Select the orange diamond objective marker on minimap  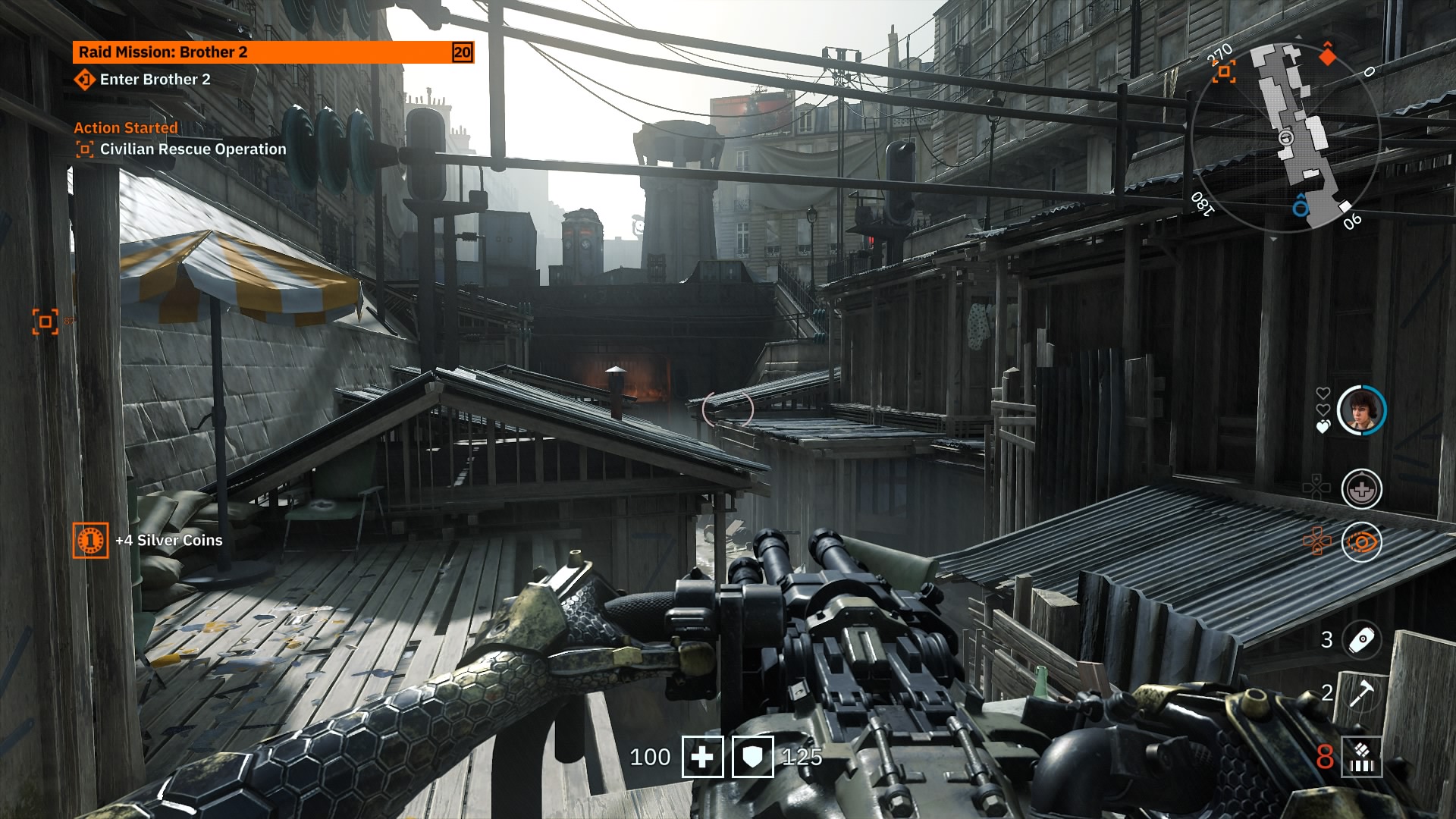click(1327, 55)
